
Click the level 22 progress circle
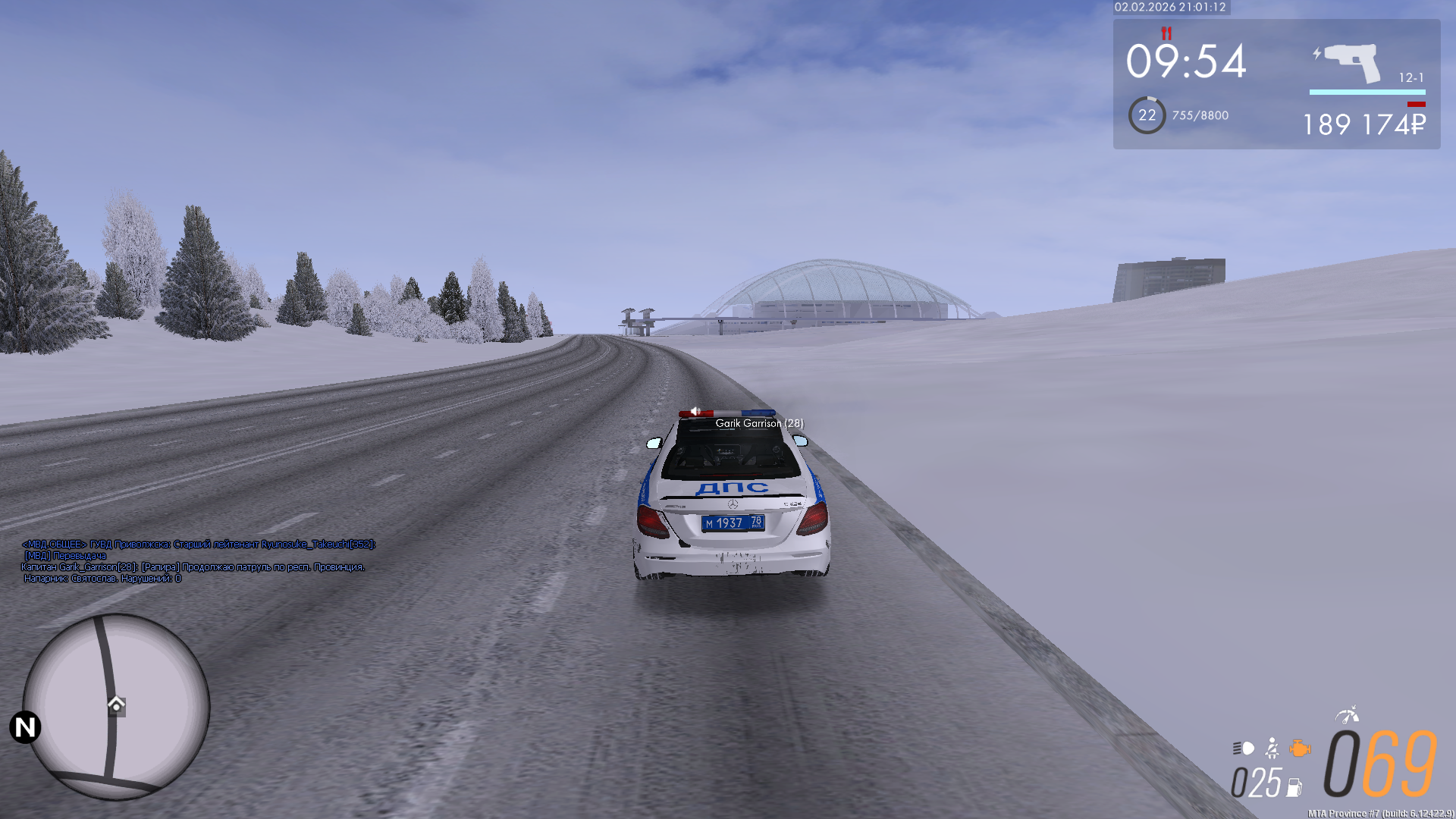pos(1147,115)
